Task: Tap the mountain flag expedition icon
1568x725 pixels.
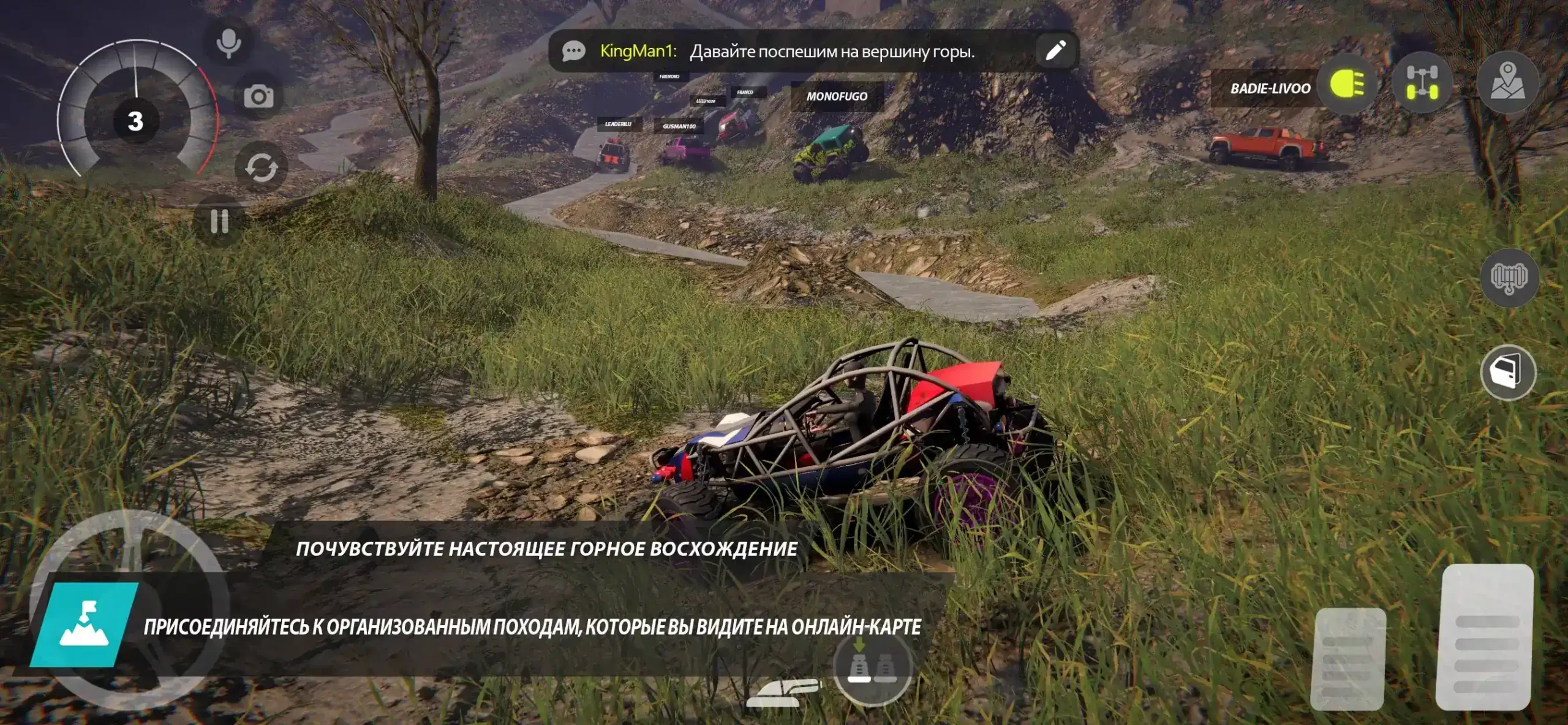Action: pos(84,624)
